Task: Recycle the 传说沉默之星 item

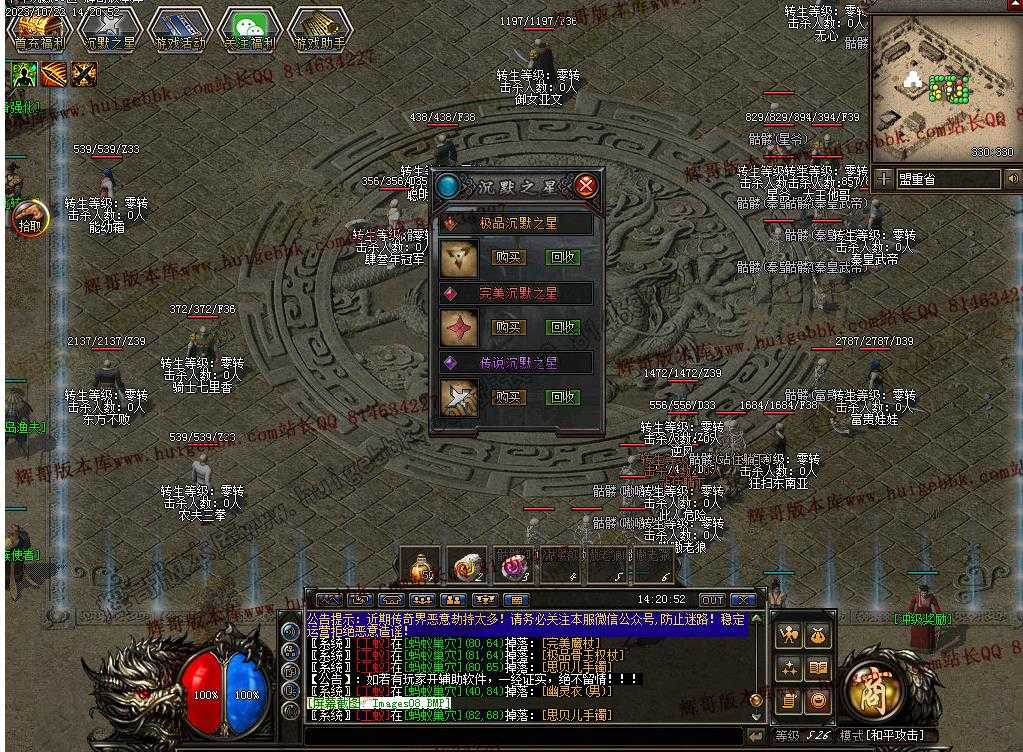Action: [x=563, y=397]
